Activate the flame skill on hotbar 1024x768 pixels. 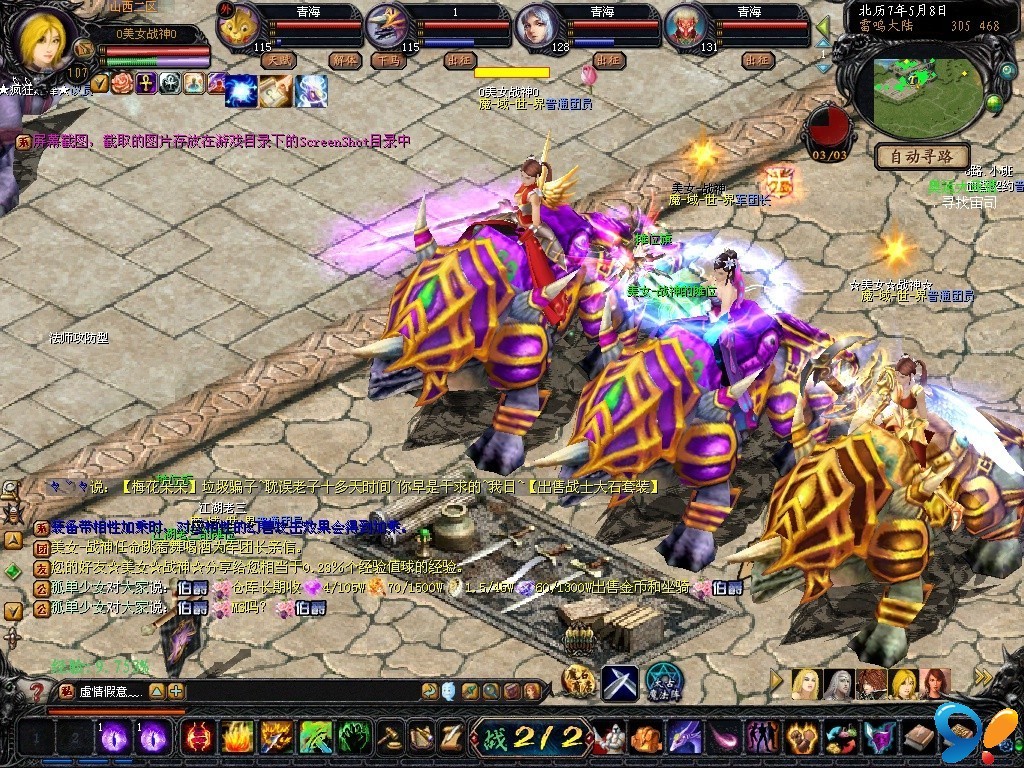click(x=236, y=737)
